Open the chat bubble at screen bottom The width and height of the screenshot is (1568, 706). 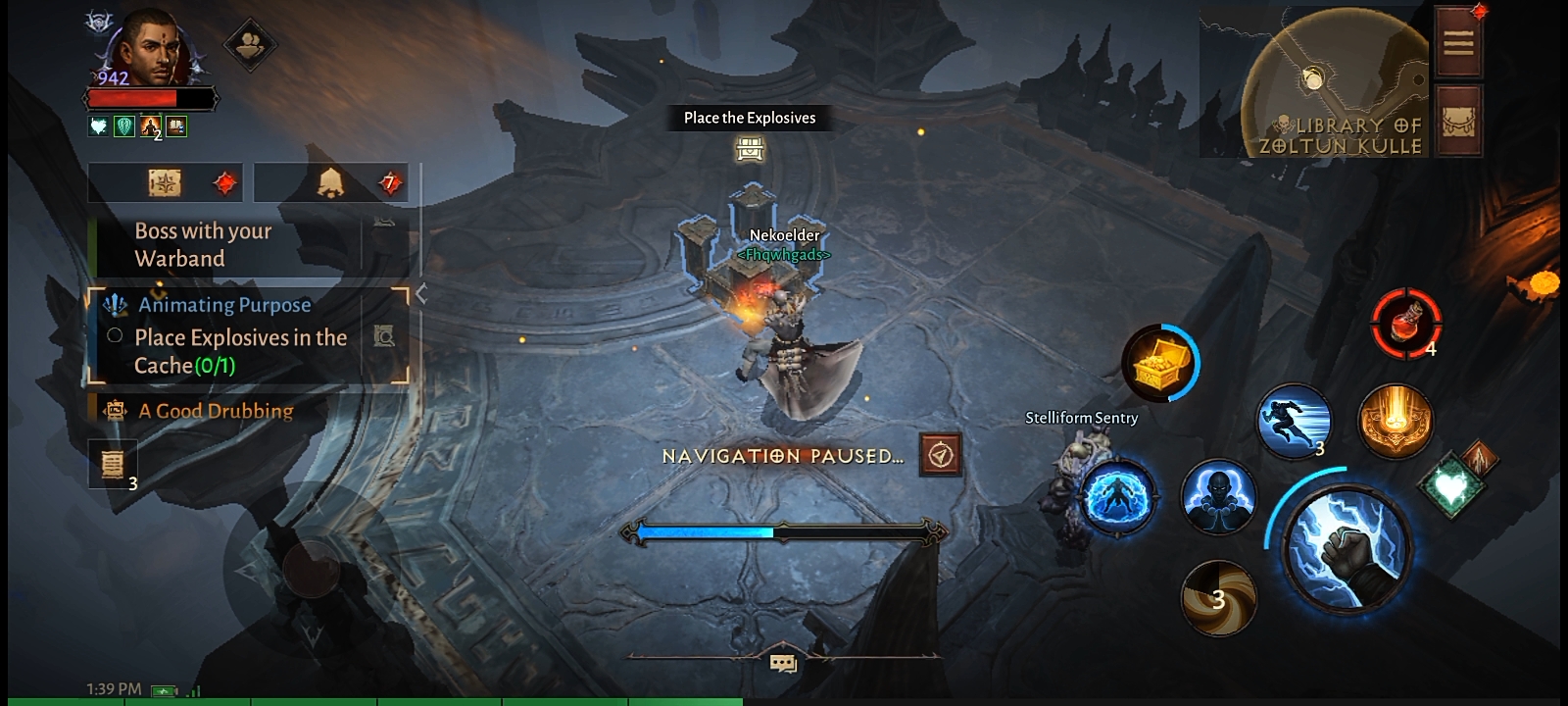783,664
